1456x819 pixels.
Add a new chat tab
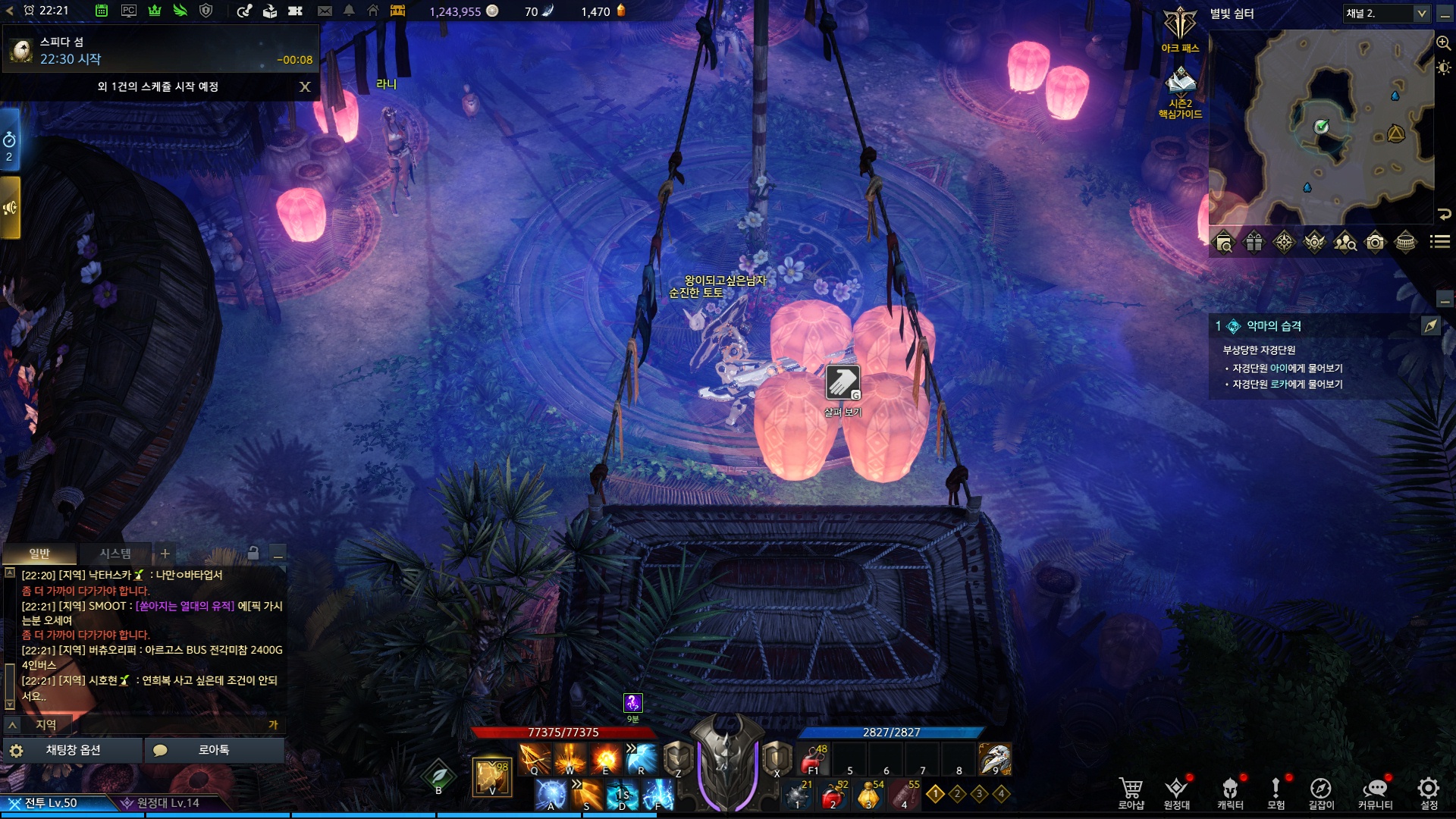[165, 554]
